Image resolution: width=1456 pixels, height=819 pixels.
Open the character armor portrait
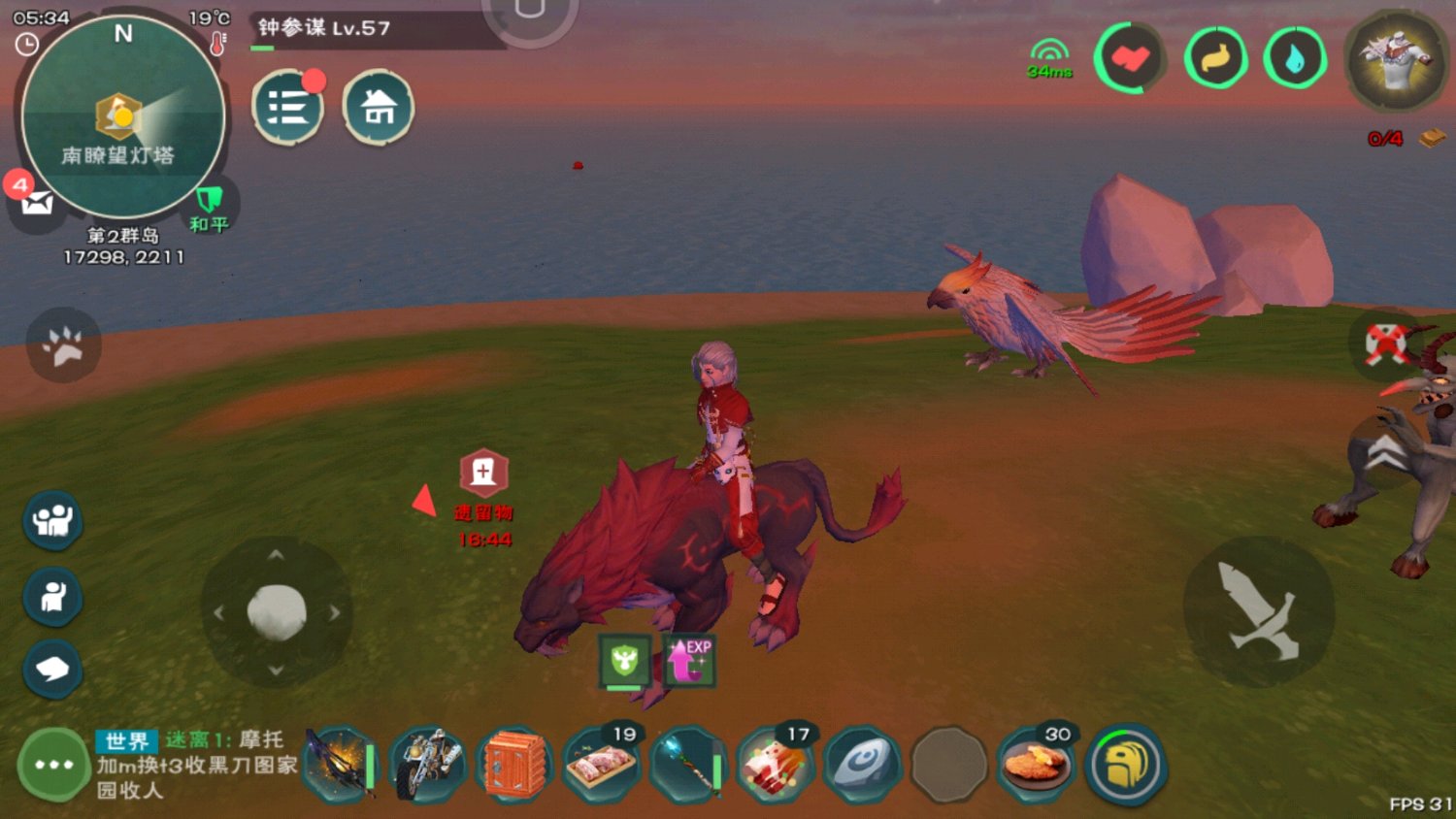tap(1396, 61)
